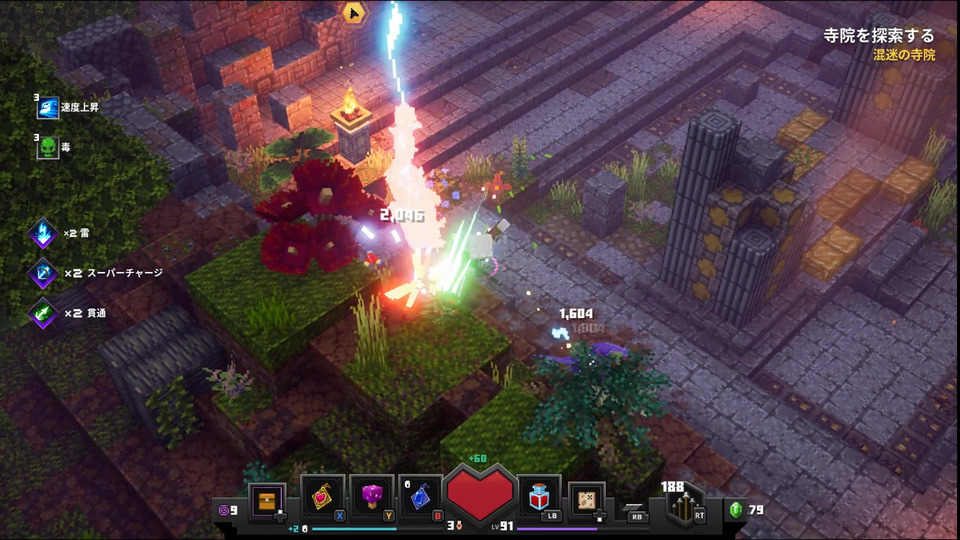Click the yellow objective direction marker
The image size is (960, 540).
coord(353,12)
